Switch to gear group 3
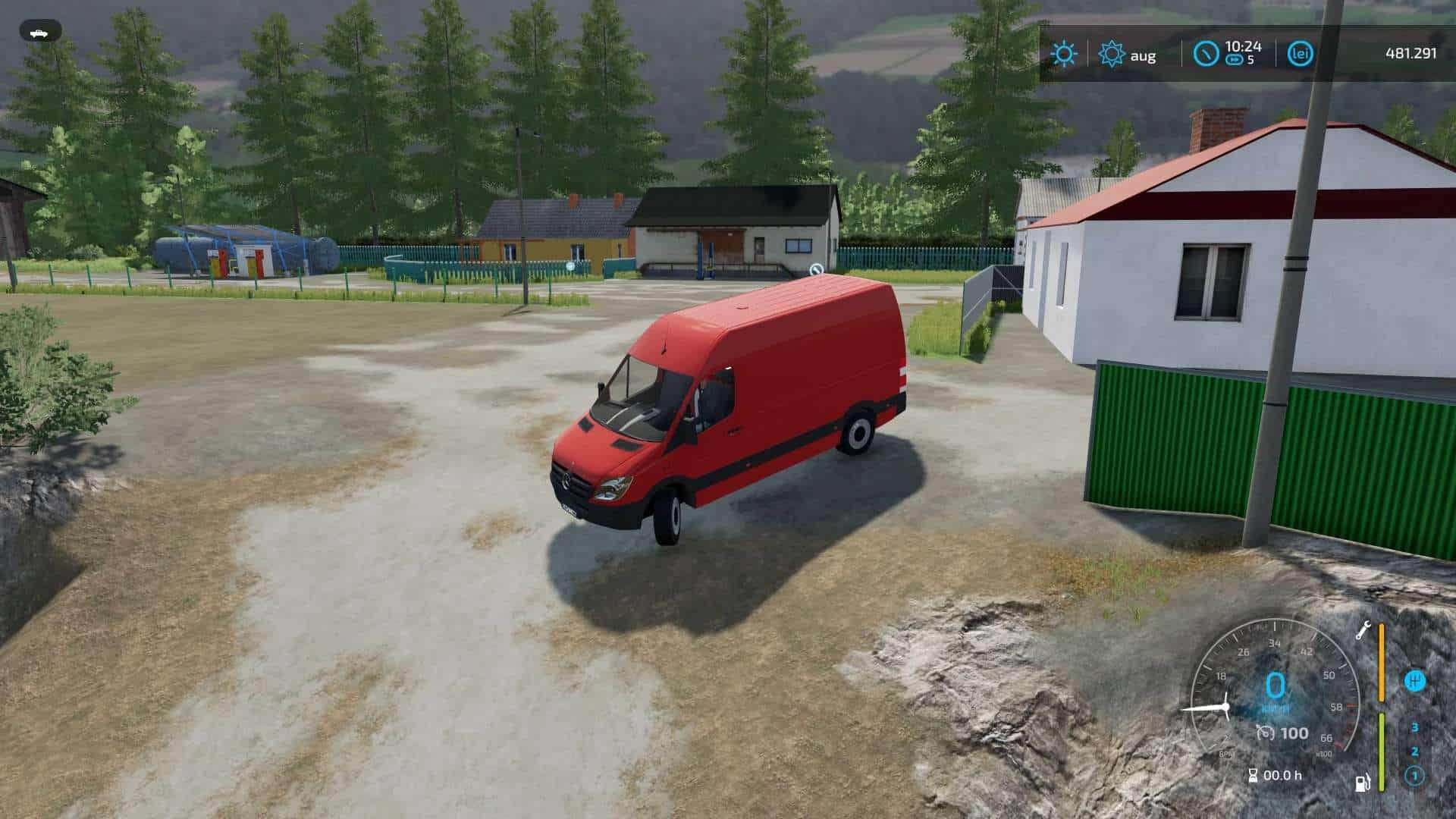Viewport: 1456px width, 819px height. pos(1415,727)
